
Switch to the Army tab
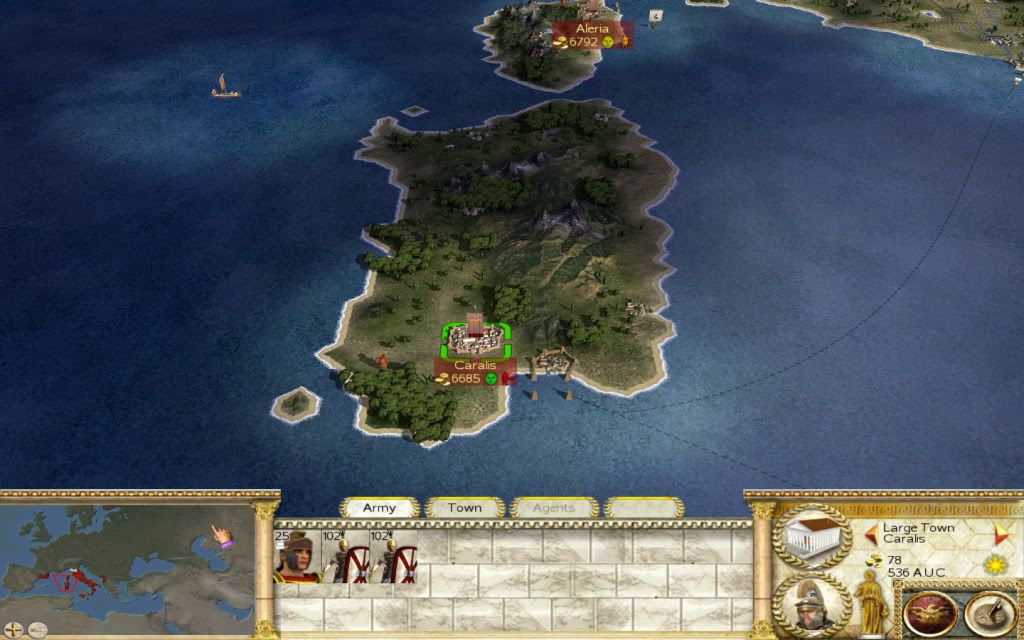(x=379, y=508)
